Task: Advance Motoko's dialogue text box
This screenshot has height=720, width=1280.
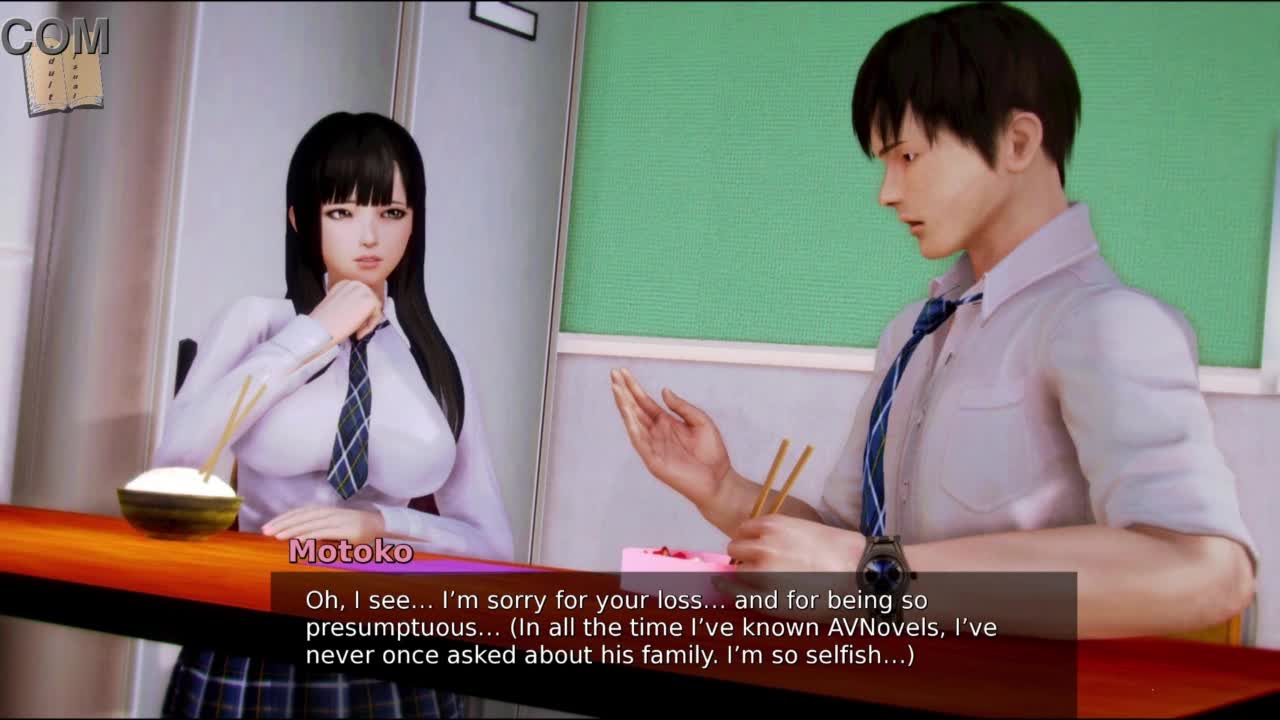Action: click(x=672, y=630)
